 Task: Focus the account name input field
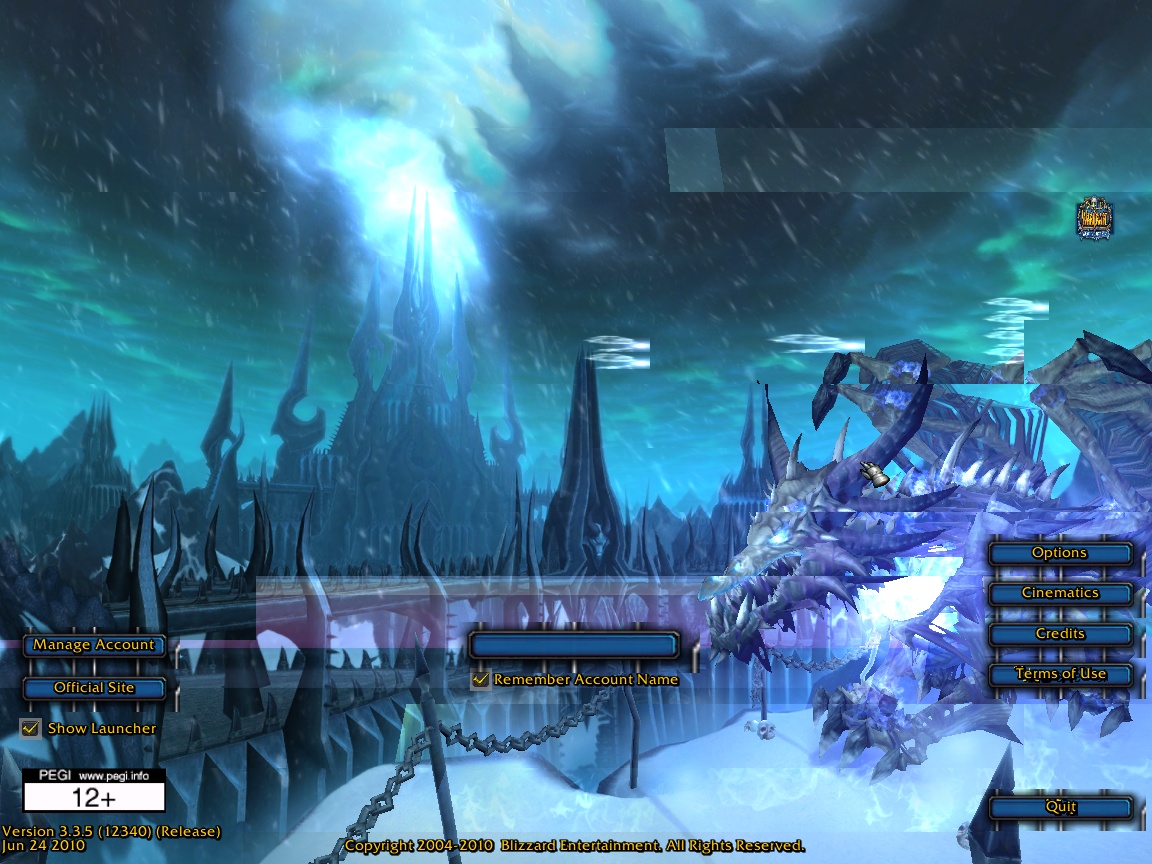tap(574, 645)
